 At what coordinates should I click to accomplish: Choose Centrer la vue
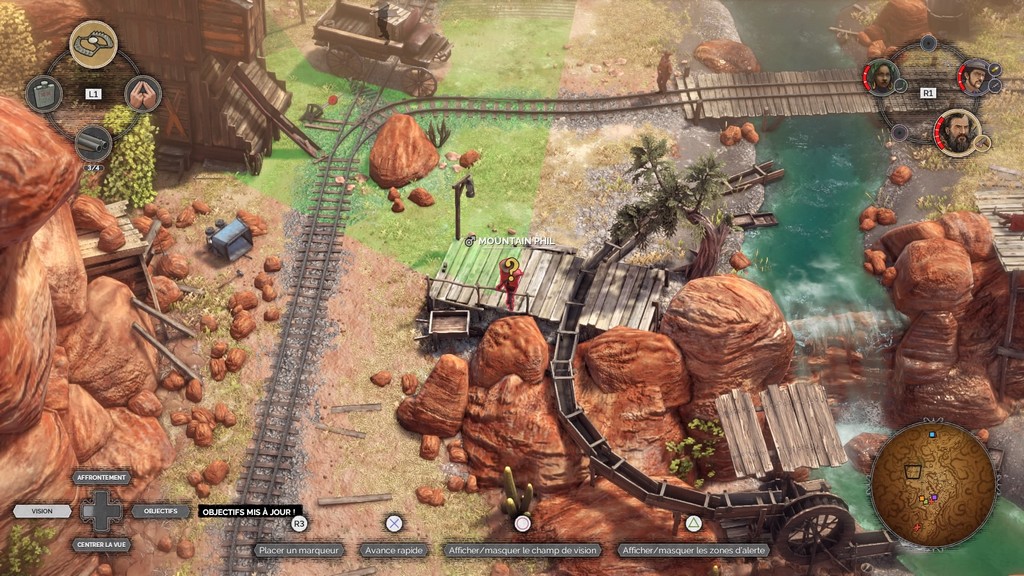click(x=102, y=545)
